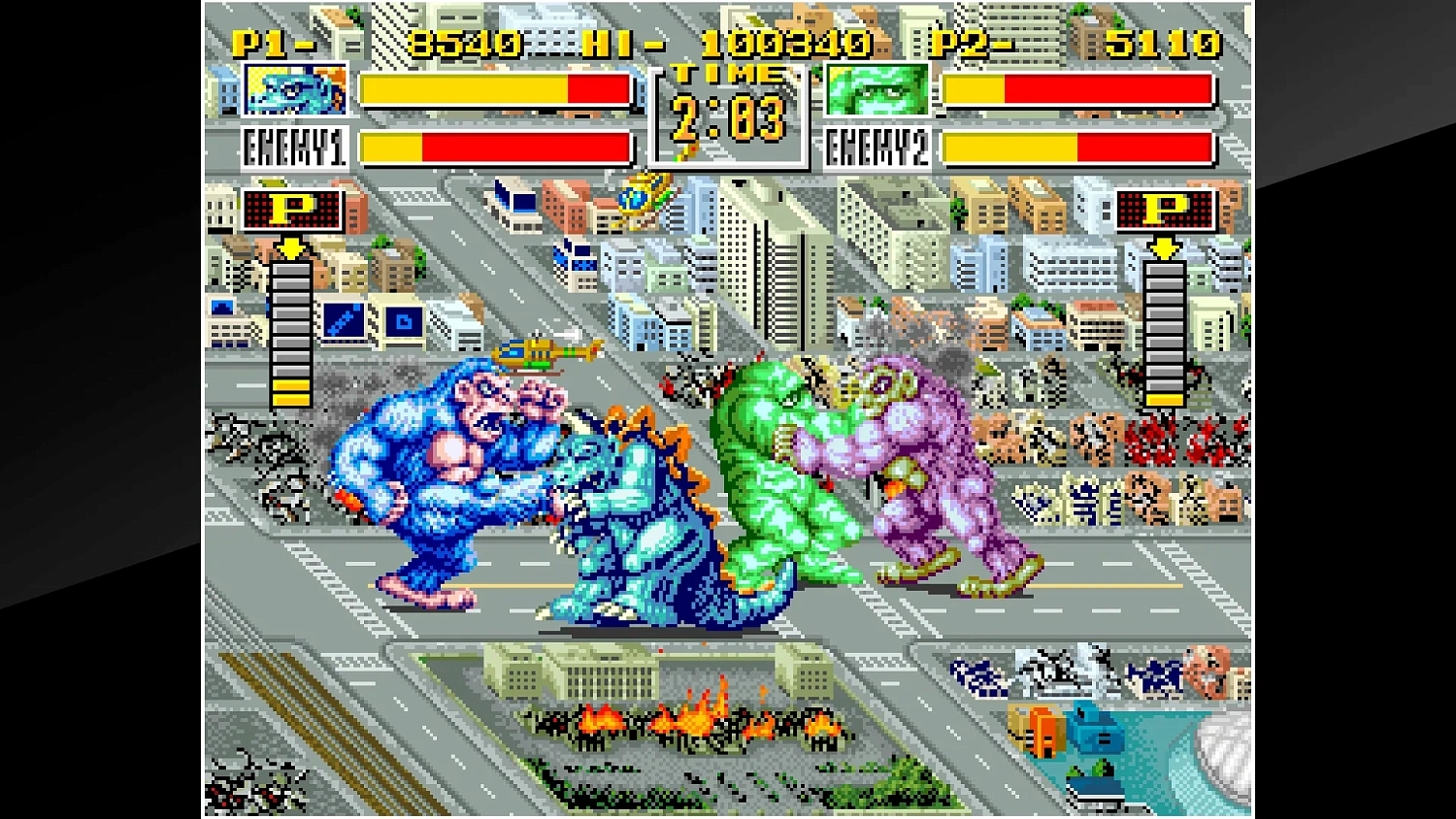Viewport: 1456px width, 819px height.
Task: Click the ENEMY1 energy gauge
Action: pos(495,150)
